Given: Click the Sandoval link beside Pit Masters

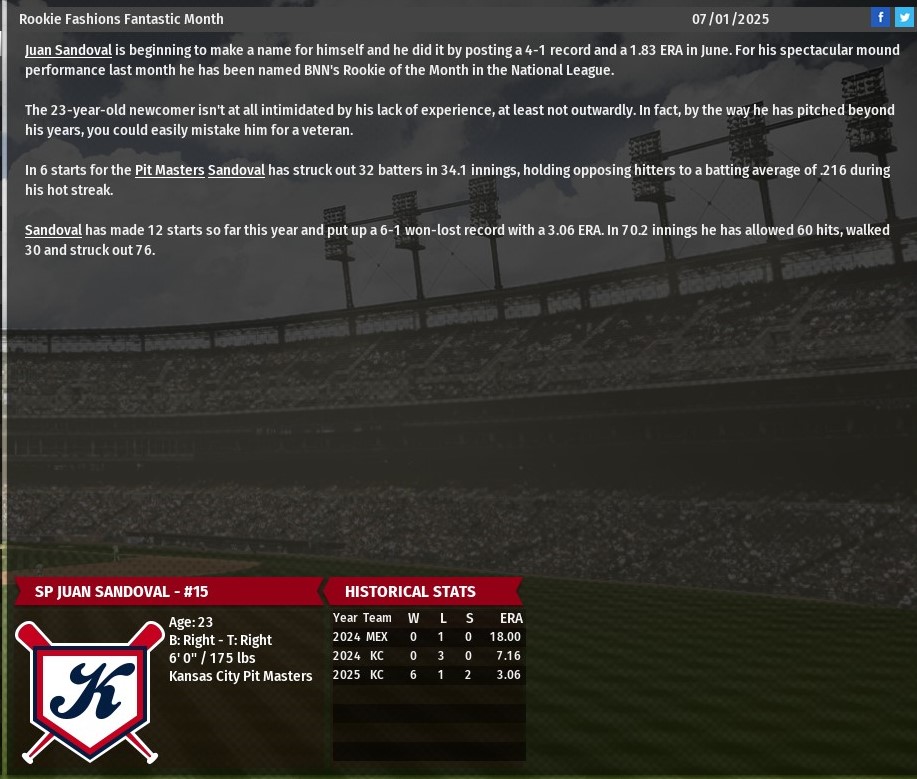Looking at the screenshot, I should point(236,170).
